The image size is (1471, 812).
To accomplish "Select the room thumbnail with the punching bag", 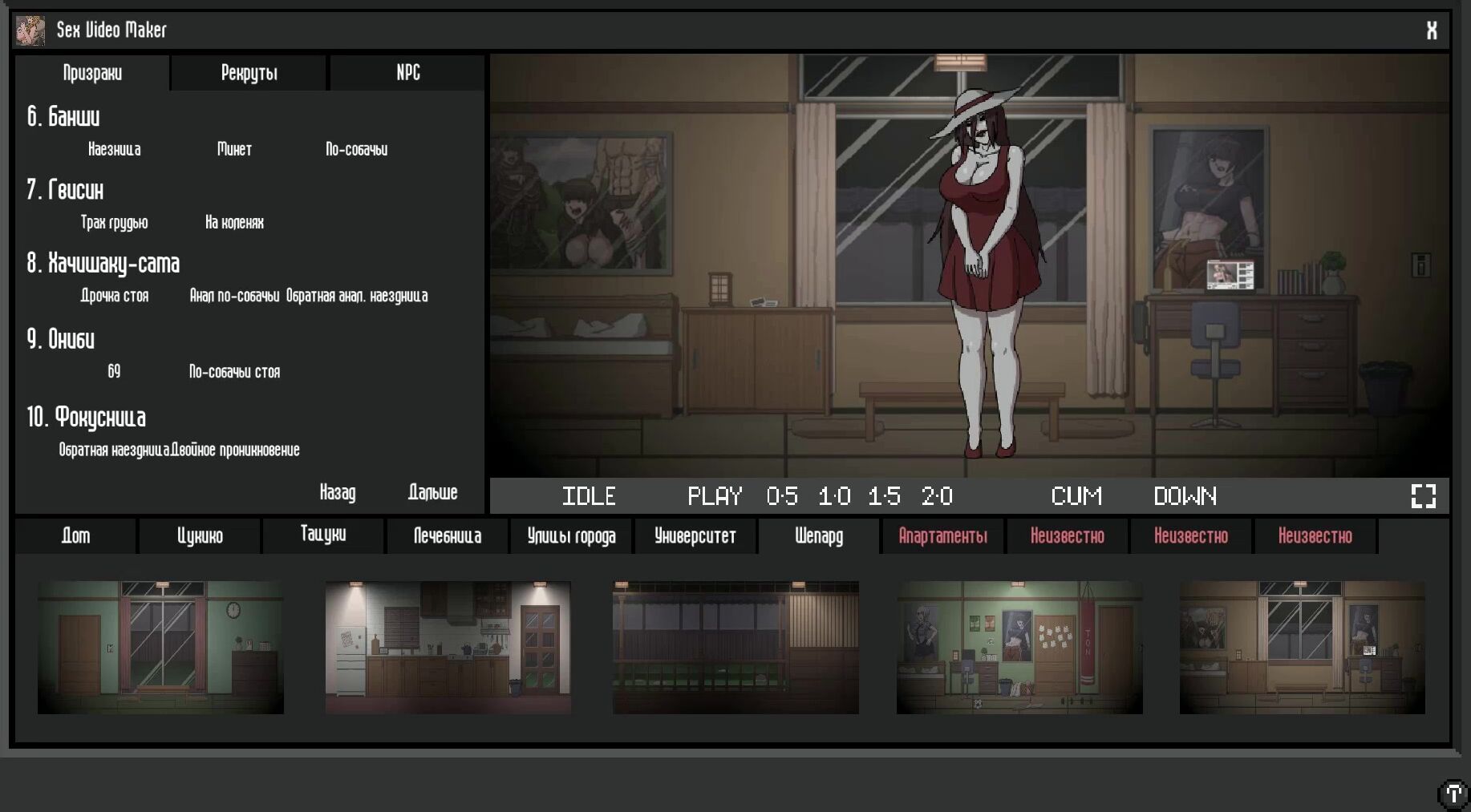I will coord(1019,647).
